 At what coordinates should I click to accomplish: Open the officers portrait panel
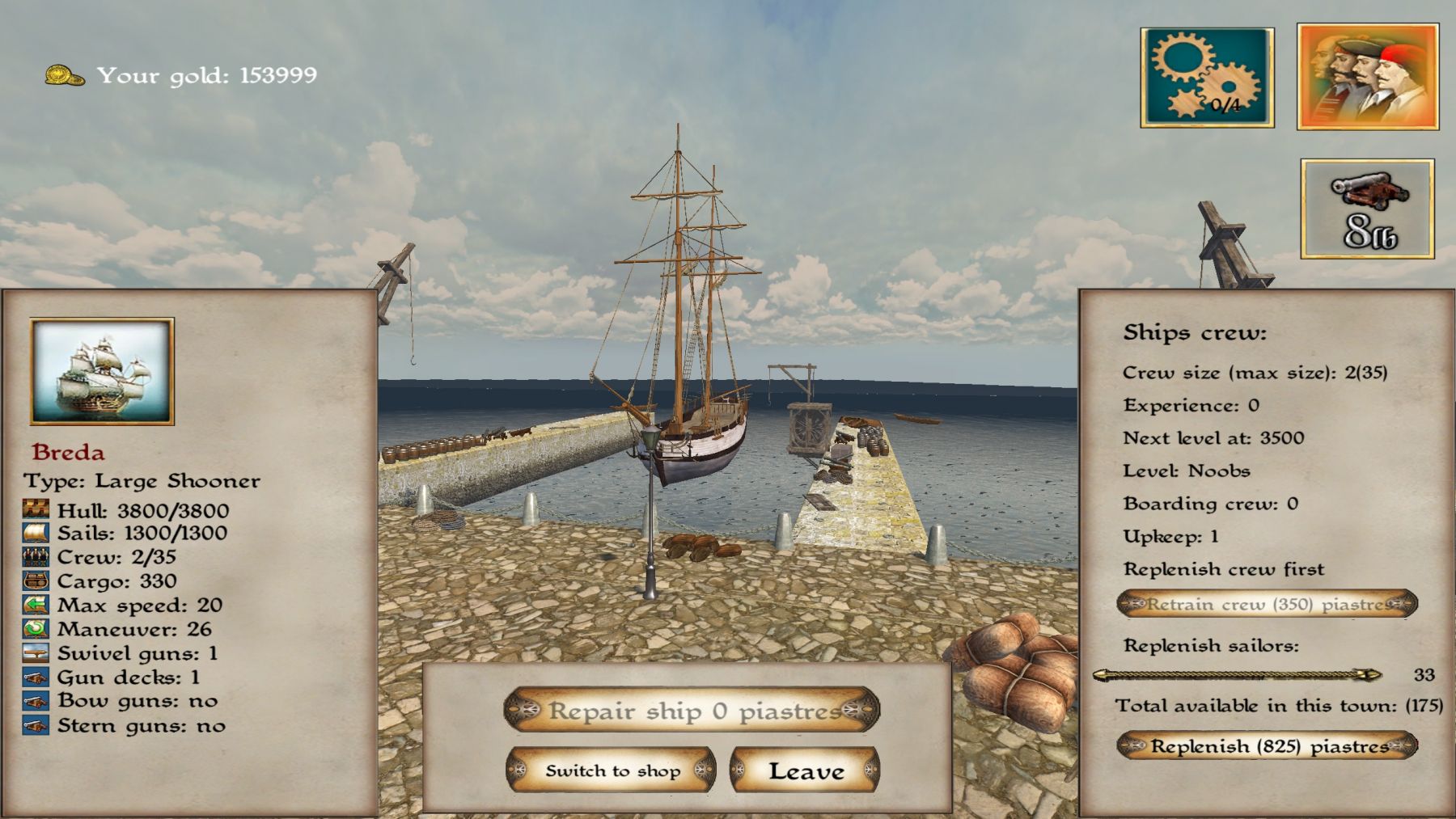1367,78
